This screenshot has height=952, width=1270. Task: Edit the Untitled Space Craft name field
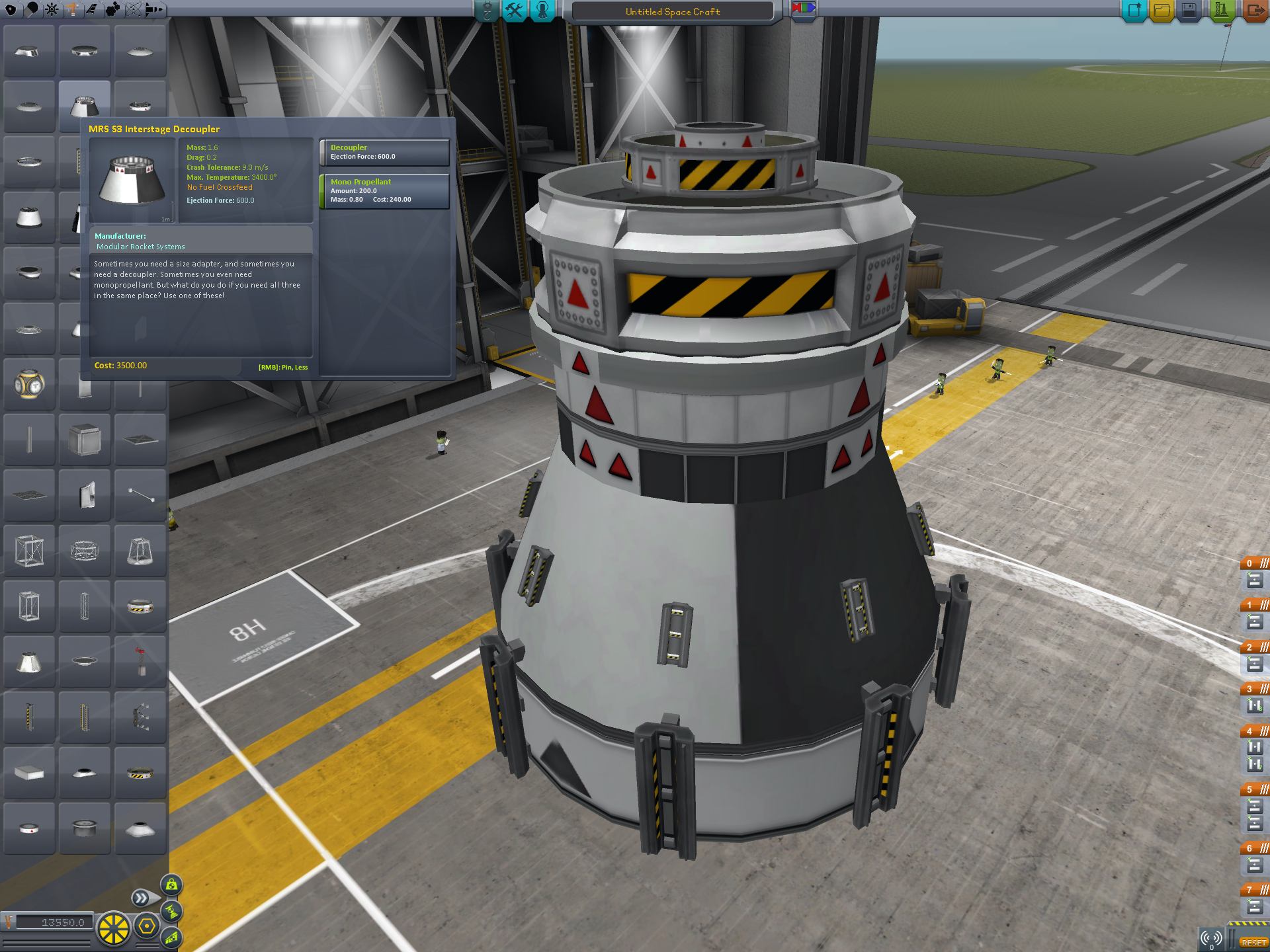[x=672, y=12]
